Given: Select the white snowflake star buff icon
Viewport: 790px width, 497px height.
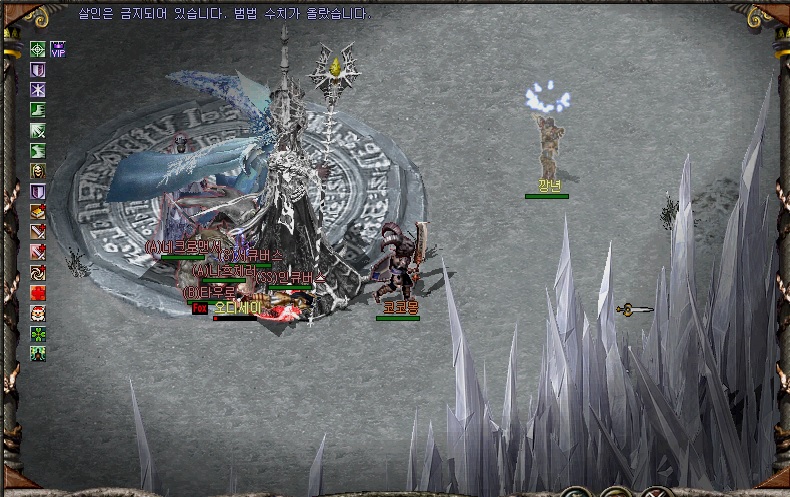Looking at the screenshot, I should point(38,89).
